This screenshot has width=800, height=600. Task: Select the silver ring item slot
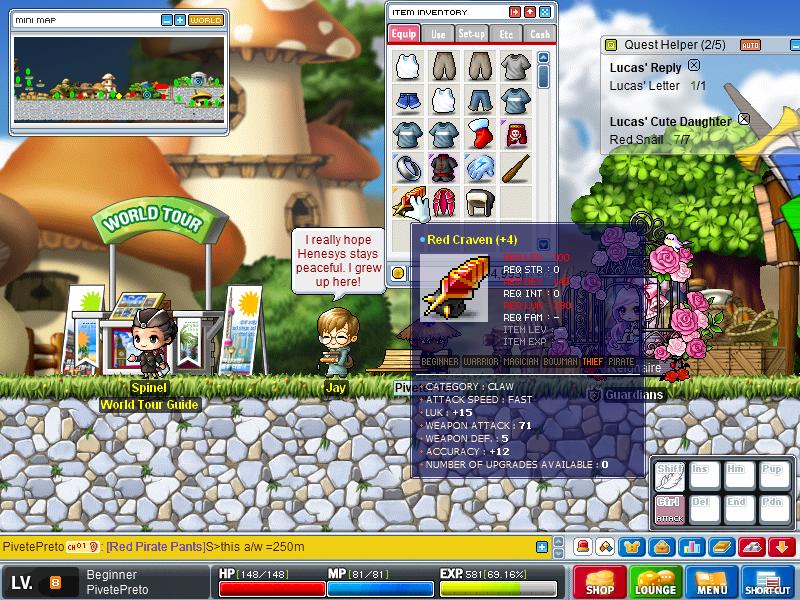click(x=407, y=166)
